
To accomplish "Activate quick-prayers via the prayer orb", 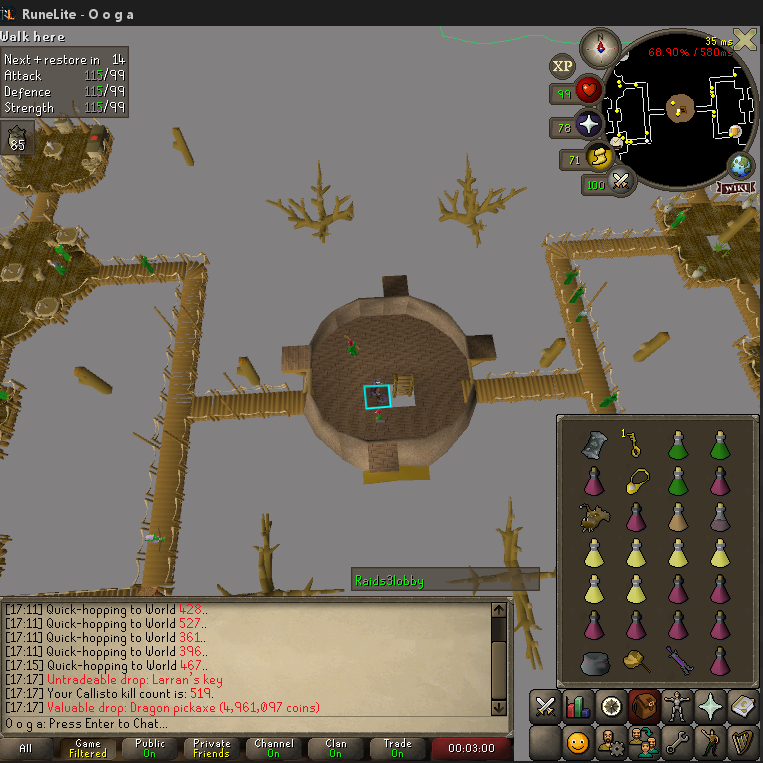I will (x=587, y=125).
